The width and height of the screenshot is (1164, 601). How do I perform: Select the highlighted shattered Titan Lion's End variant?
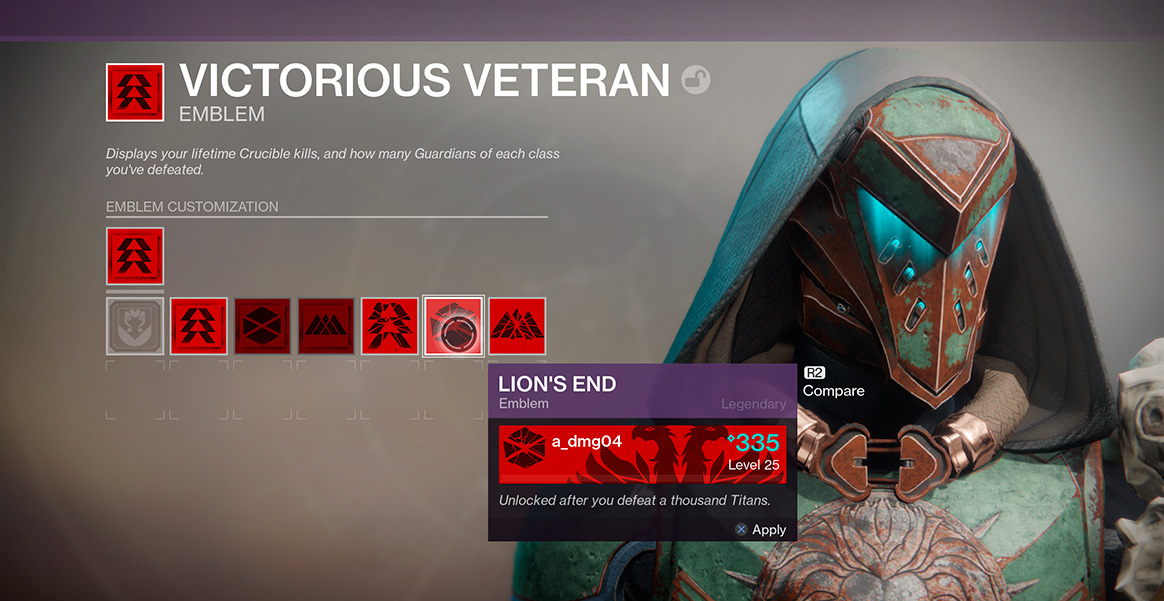[454, 325]
